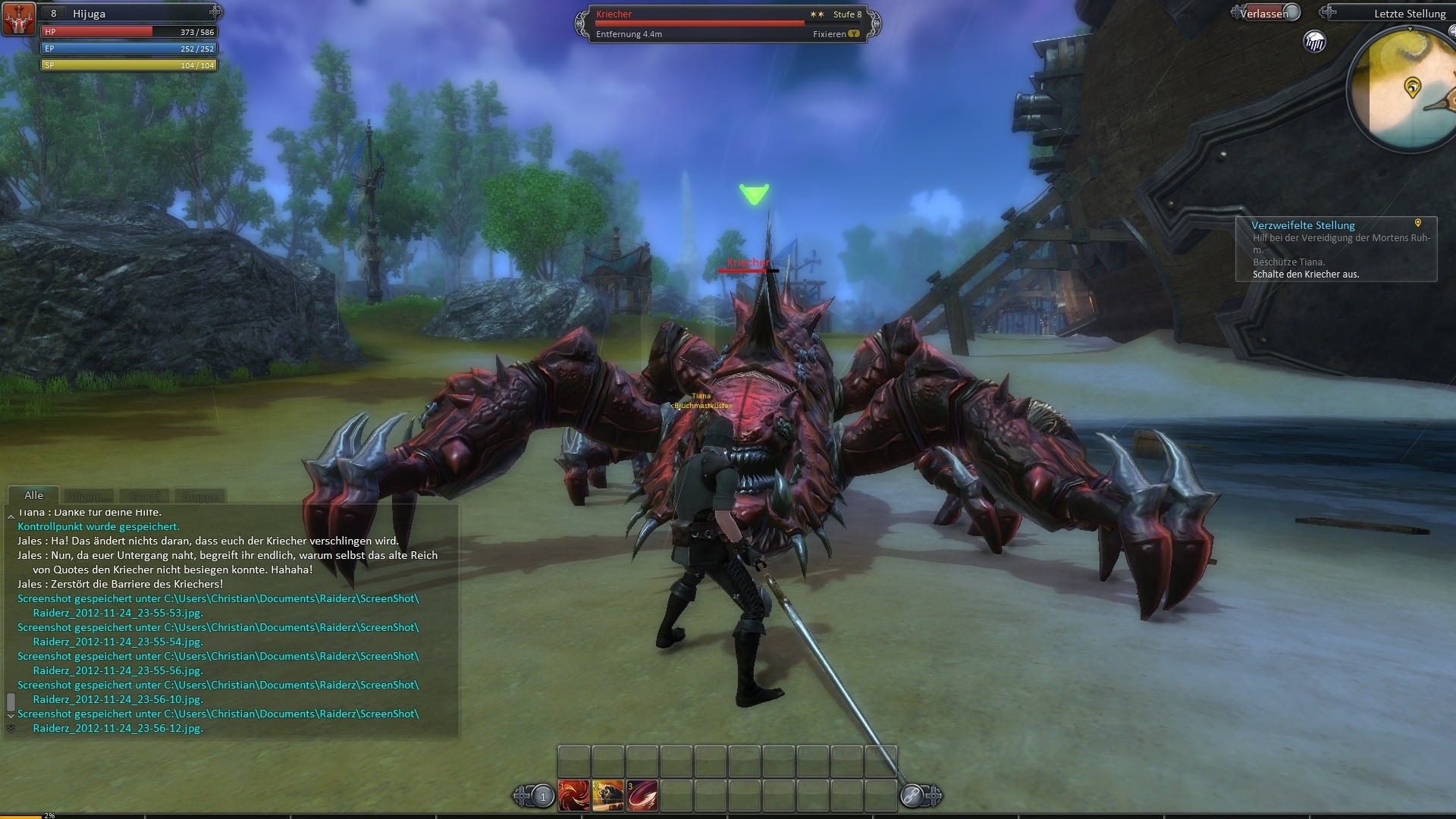Use the charging beast skill in slot 2
This screenshot has width=1456, height=819.
pyautogui.click(x=608, y=796)
